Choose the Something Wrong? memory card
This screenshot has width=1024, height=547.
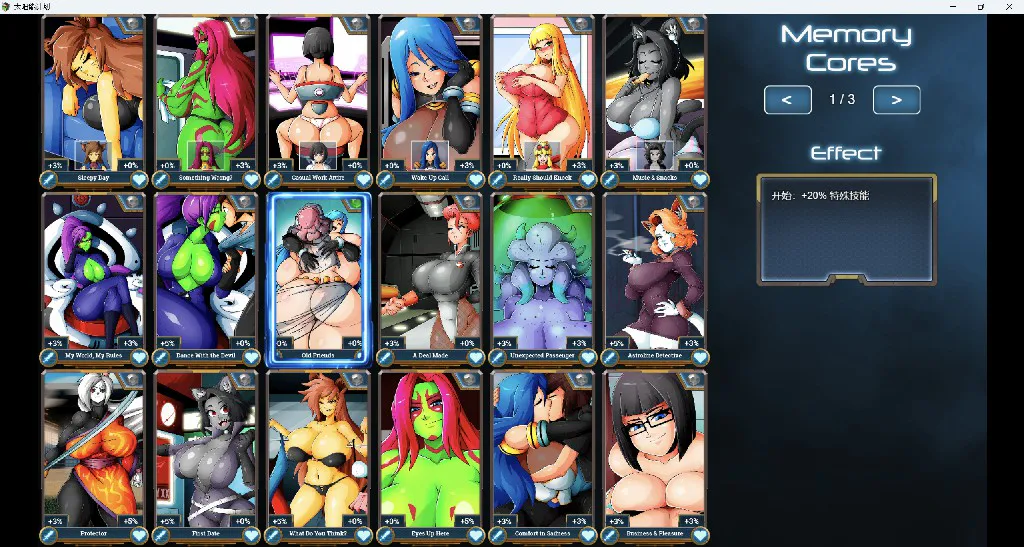(206, 95)
